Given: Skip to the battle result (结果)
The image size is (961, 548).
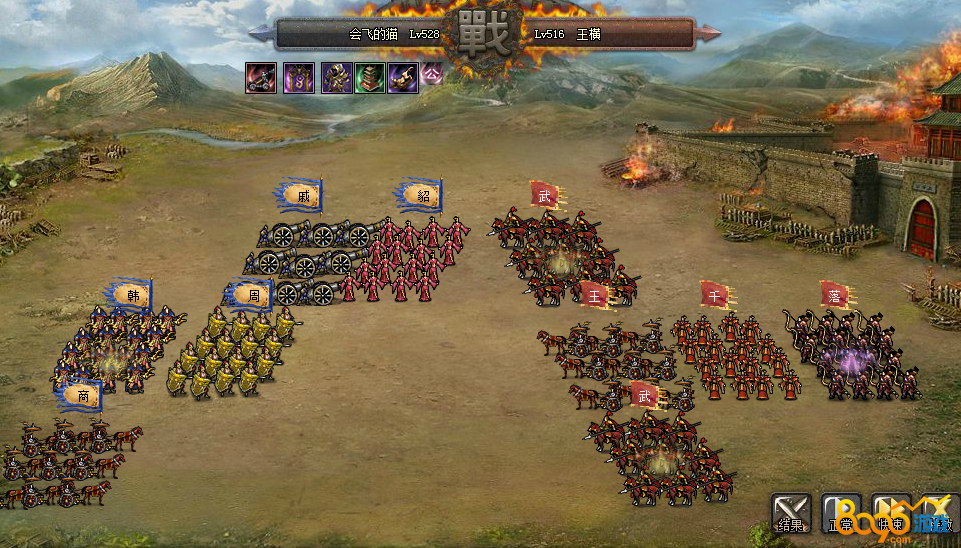Looking at the screenshot, I should coord(790,512).
